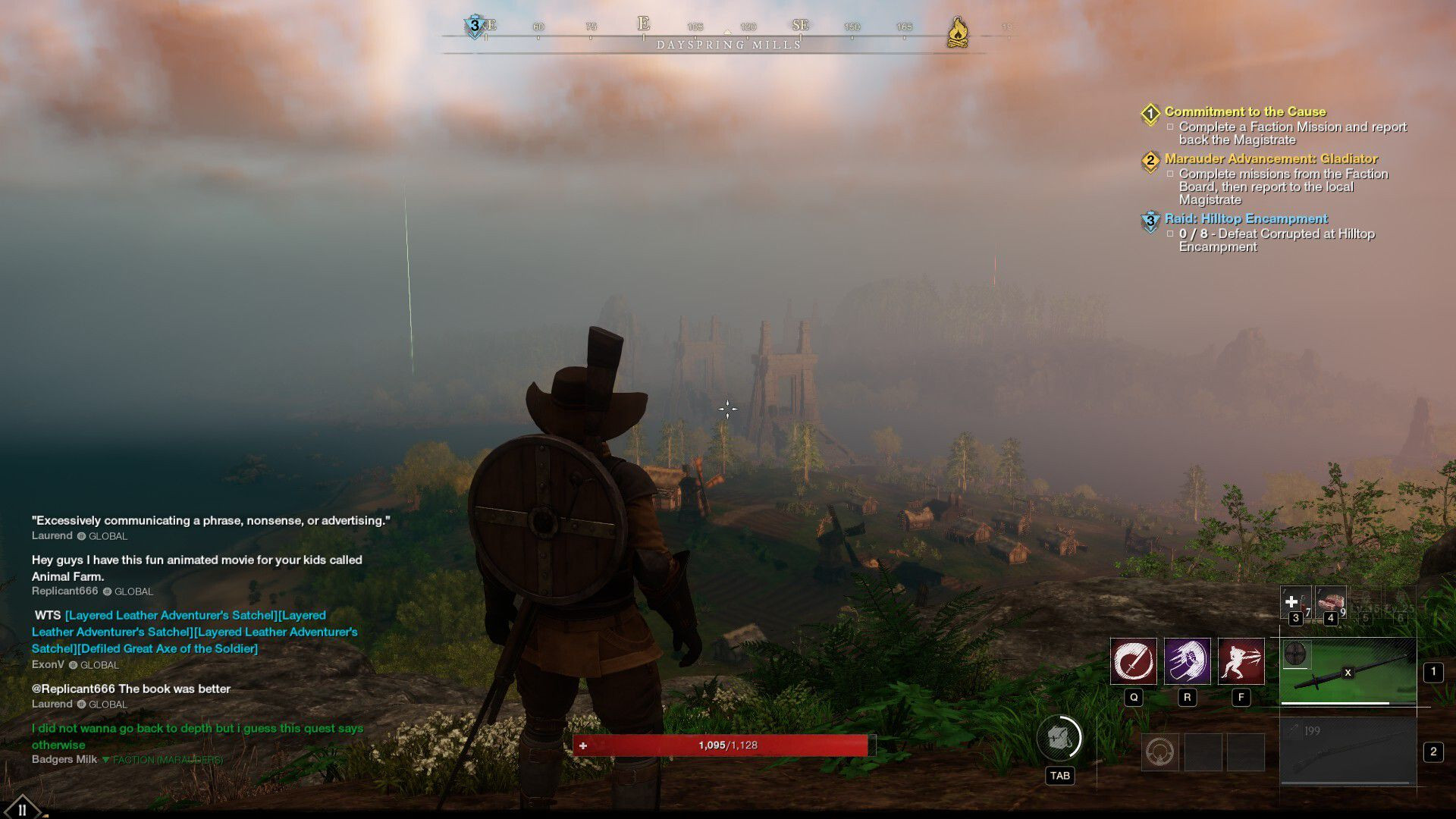Switch to the musket weapon slot
Screen dimensions: 1456x819
(1348, 752)
